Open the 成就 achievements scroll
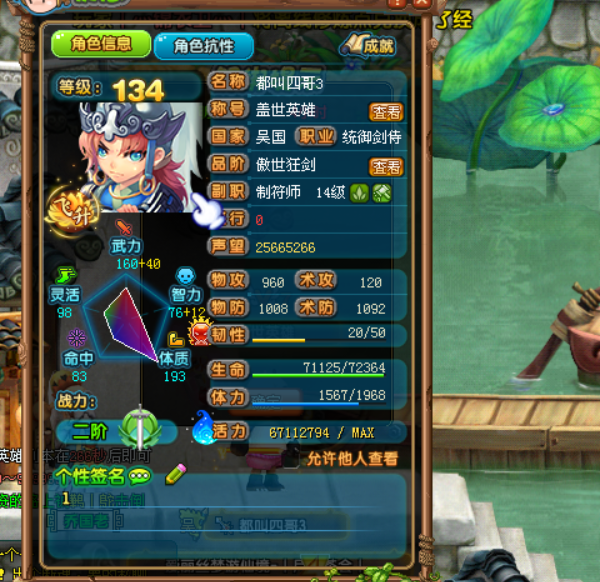This screenshot has height=582, width=600. (x=368, y=45)
